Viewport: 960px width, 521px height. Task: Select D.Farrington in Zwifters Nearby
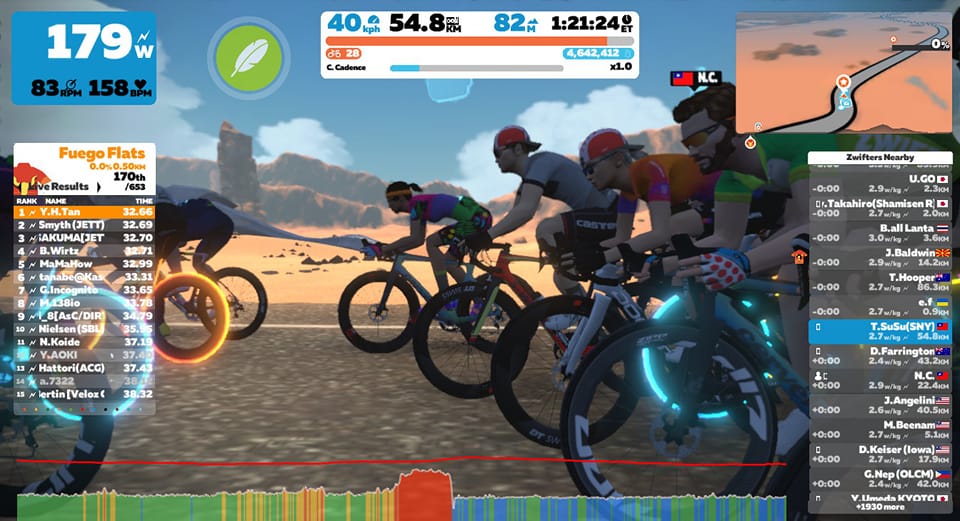880,356
